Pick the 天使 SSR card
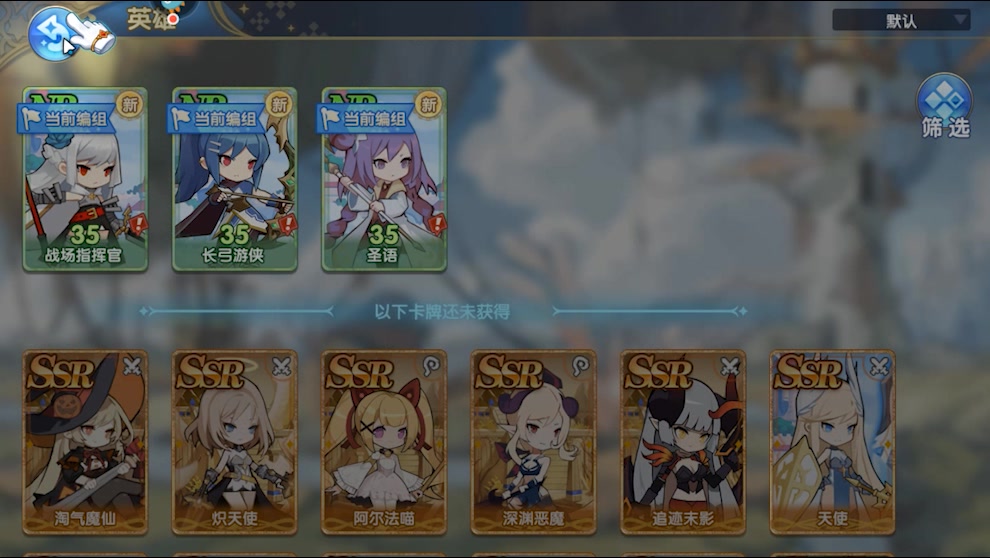 831,441
